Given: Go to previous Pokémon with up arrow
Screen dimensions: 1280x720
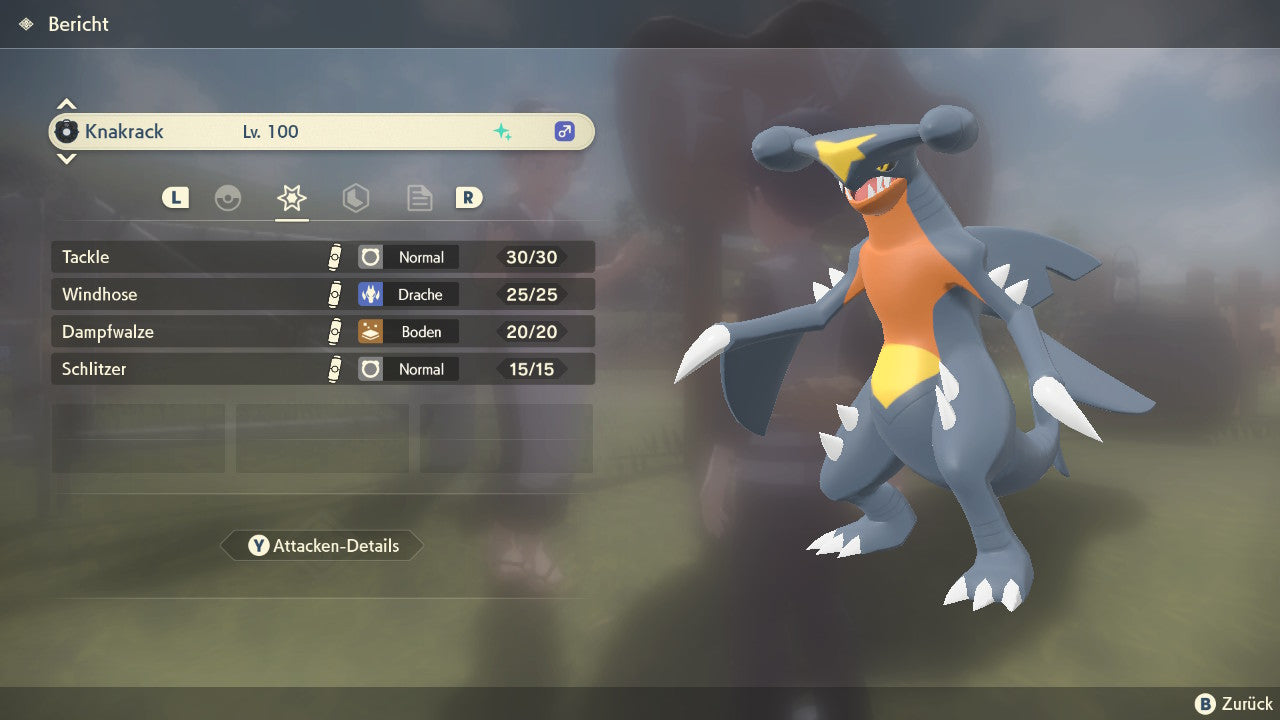Looking at the screenshot, I should point(66,104).
